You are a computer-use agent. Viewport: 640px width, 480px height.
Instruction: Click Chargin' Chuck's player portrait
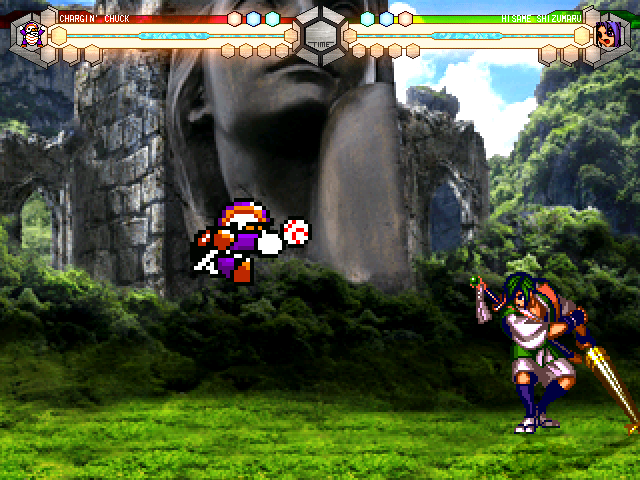(28, 35)
